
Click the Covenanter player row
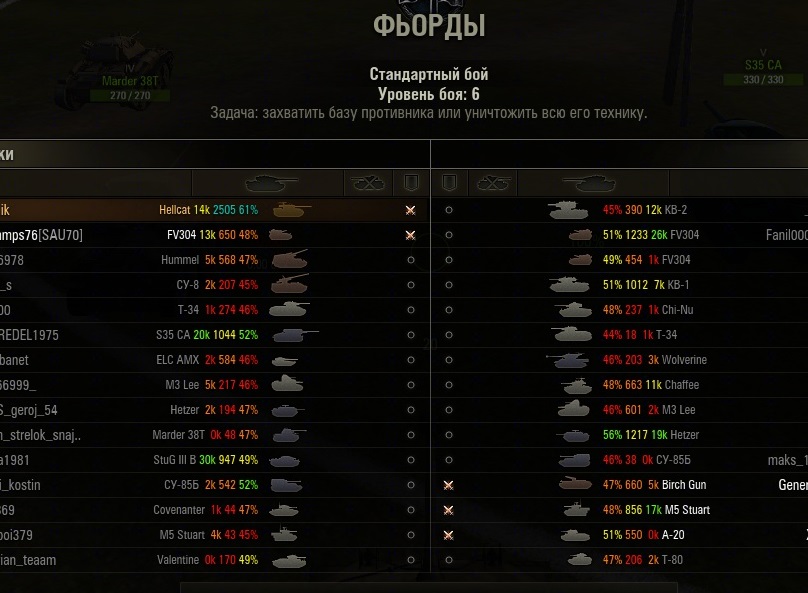point(200,510)
